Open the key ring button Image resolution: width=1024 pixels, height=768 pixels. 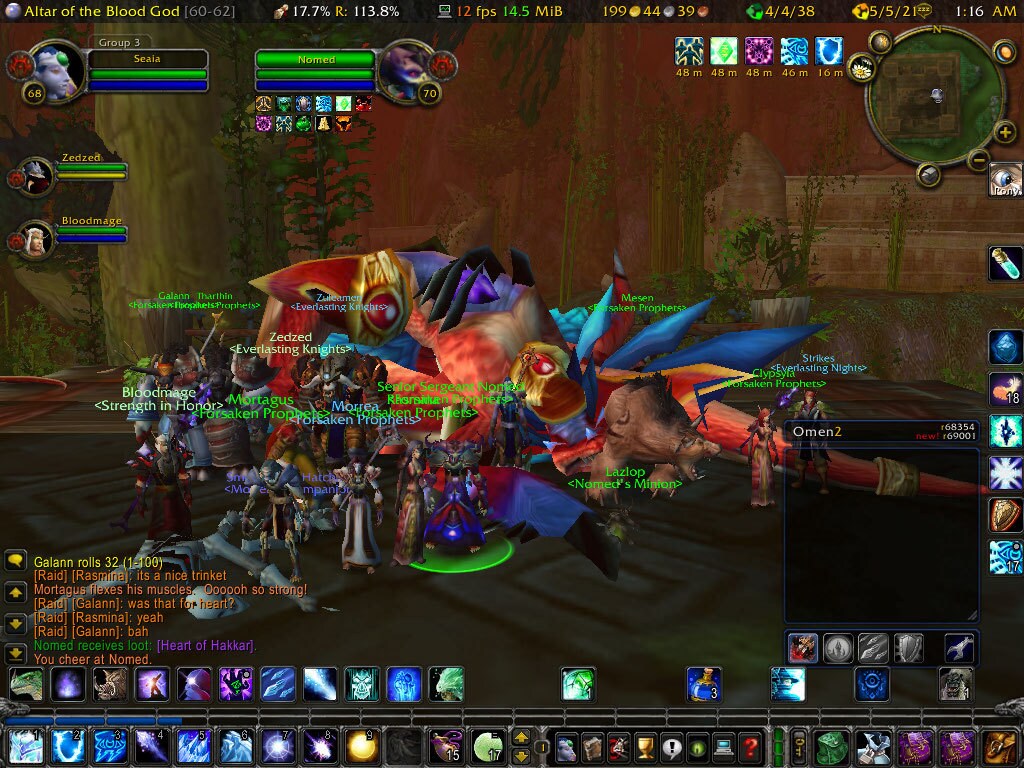(x=800, y=746)
